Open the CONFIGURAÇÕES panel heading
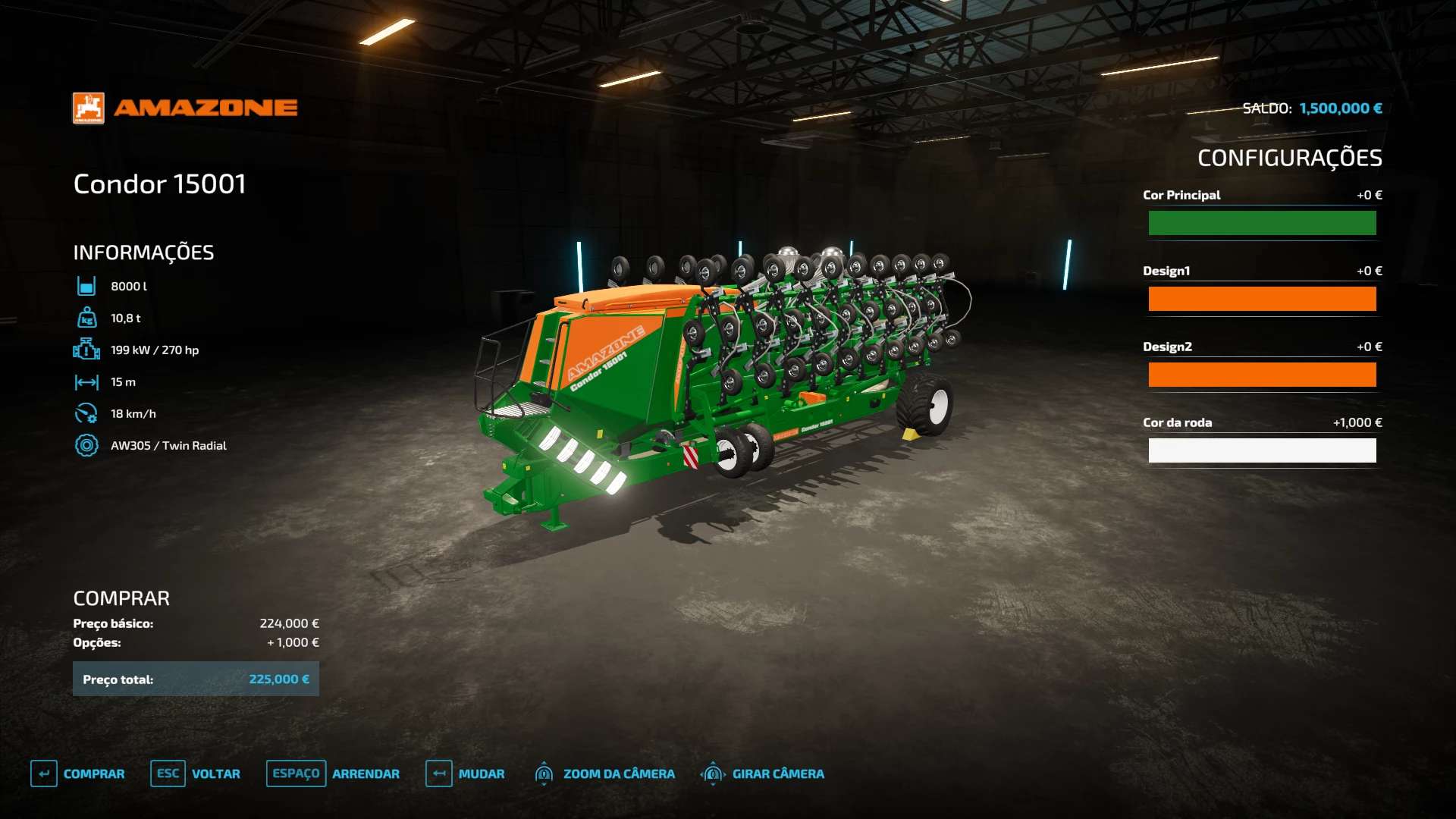Image resolution: width=1456 pixels, height=819 pixels. click(x=1289, y=158)
